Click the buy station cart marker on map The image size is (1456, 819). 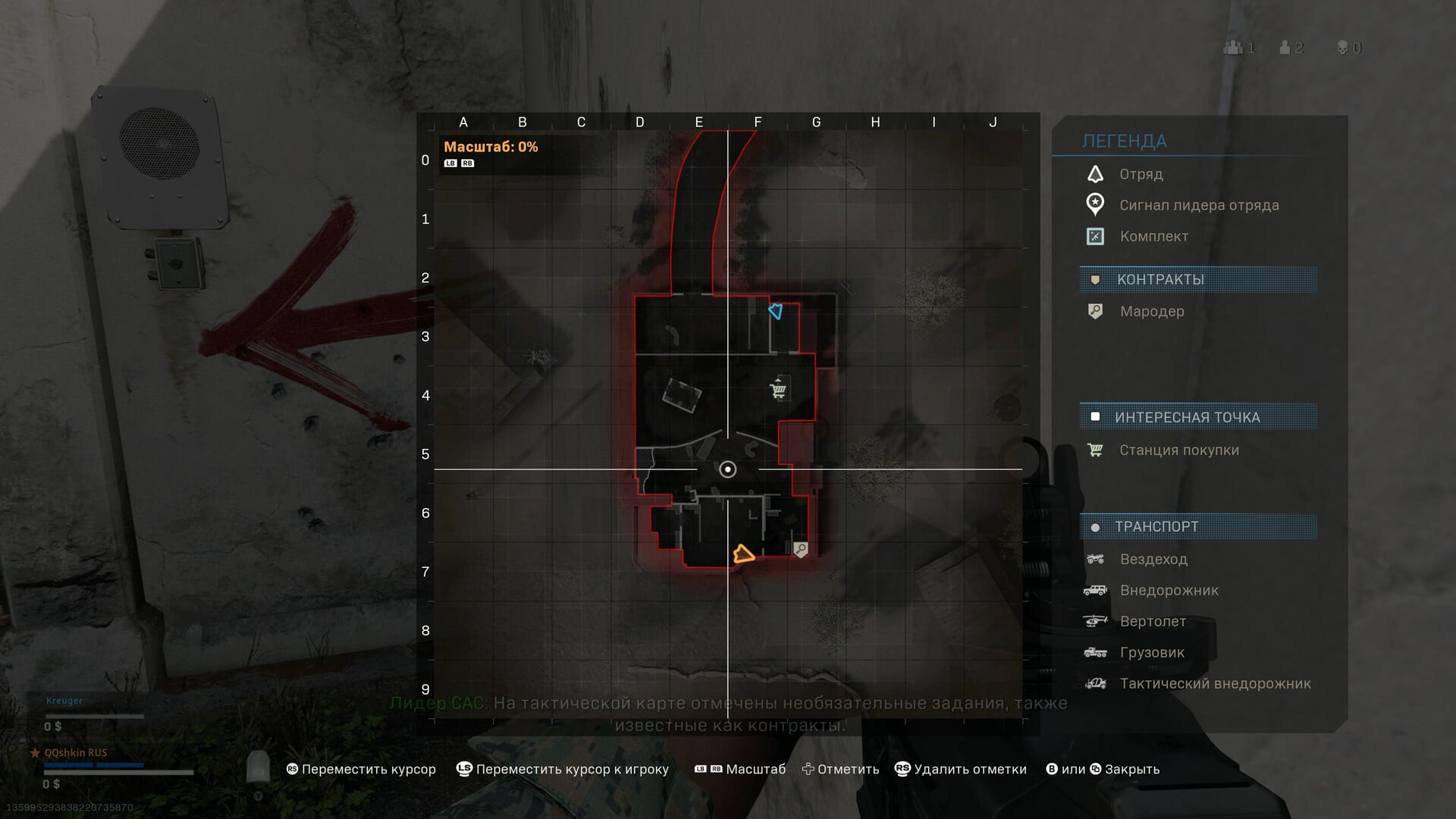click(778, 390)
